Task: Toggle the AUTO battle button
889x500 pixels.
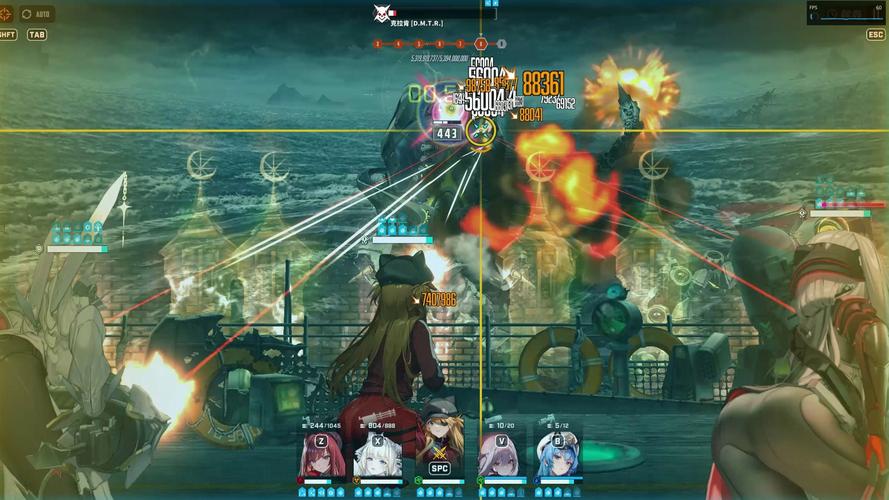Action: (x=37, y=14)
